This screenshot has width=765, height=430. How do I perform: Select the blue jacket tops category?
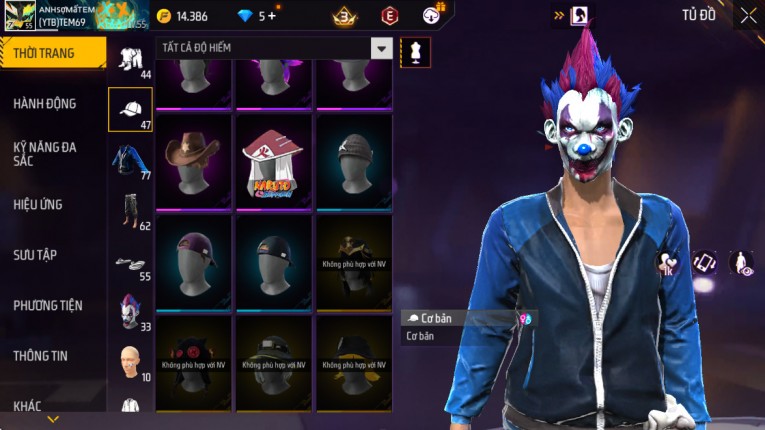coord(130,160)
